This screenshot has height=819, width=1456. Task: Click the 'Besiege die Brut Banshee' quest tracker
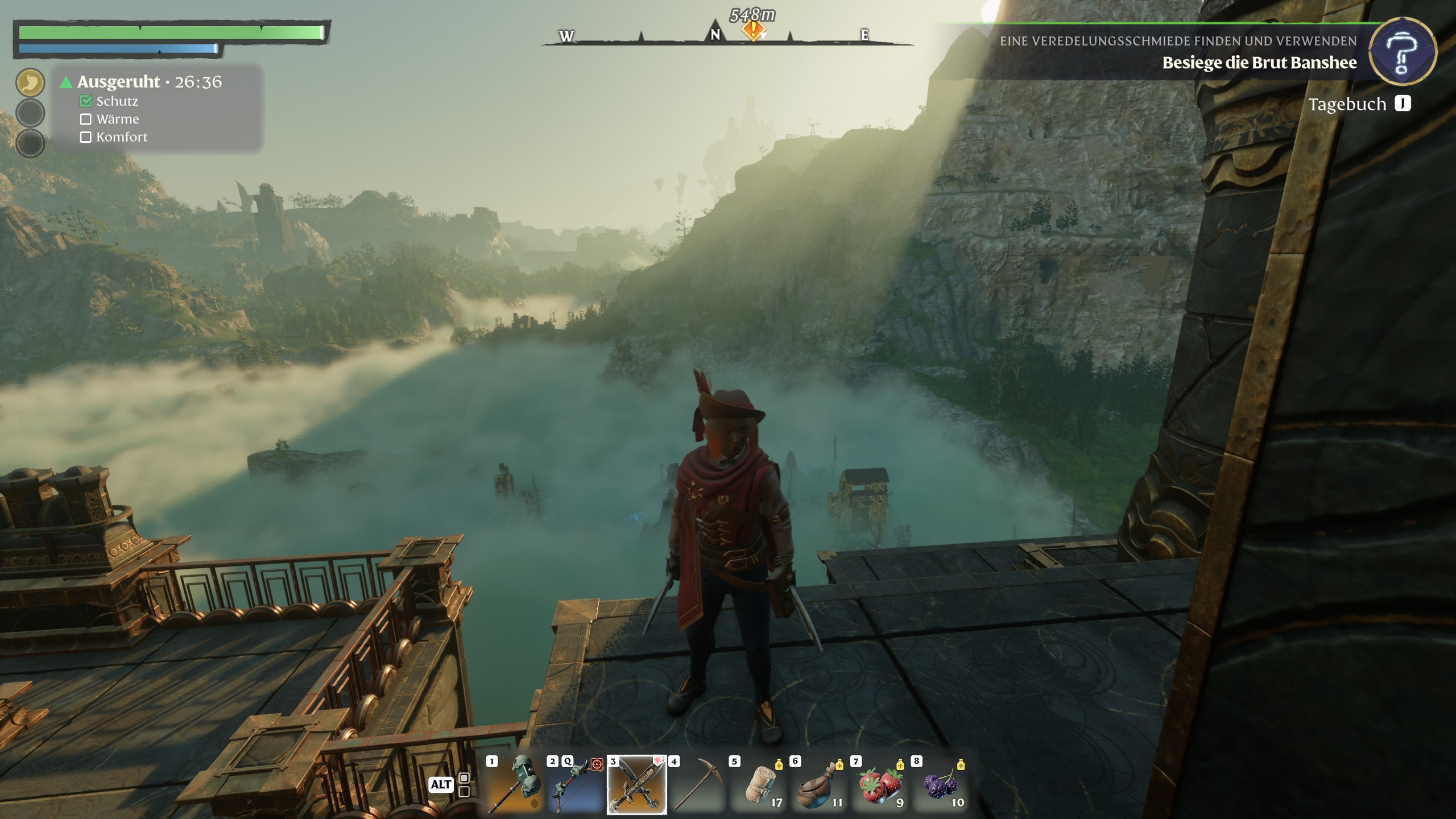tap(1259, 63)
